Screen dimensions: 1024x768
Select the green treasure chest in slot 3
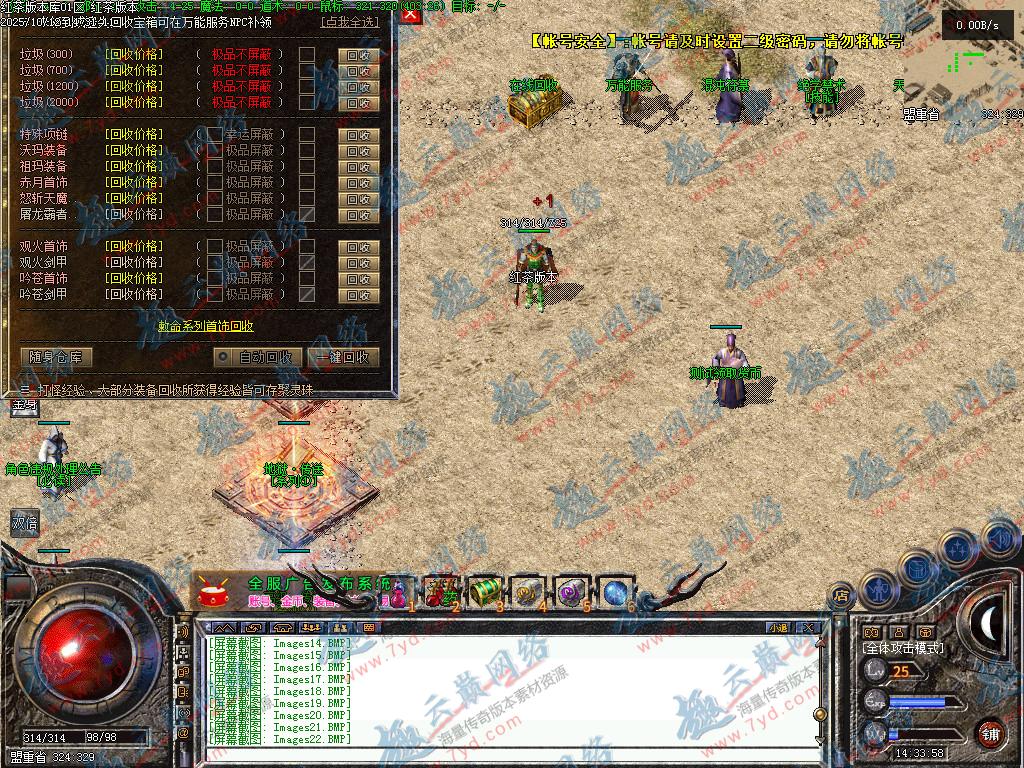point(485,591)
